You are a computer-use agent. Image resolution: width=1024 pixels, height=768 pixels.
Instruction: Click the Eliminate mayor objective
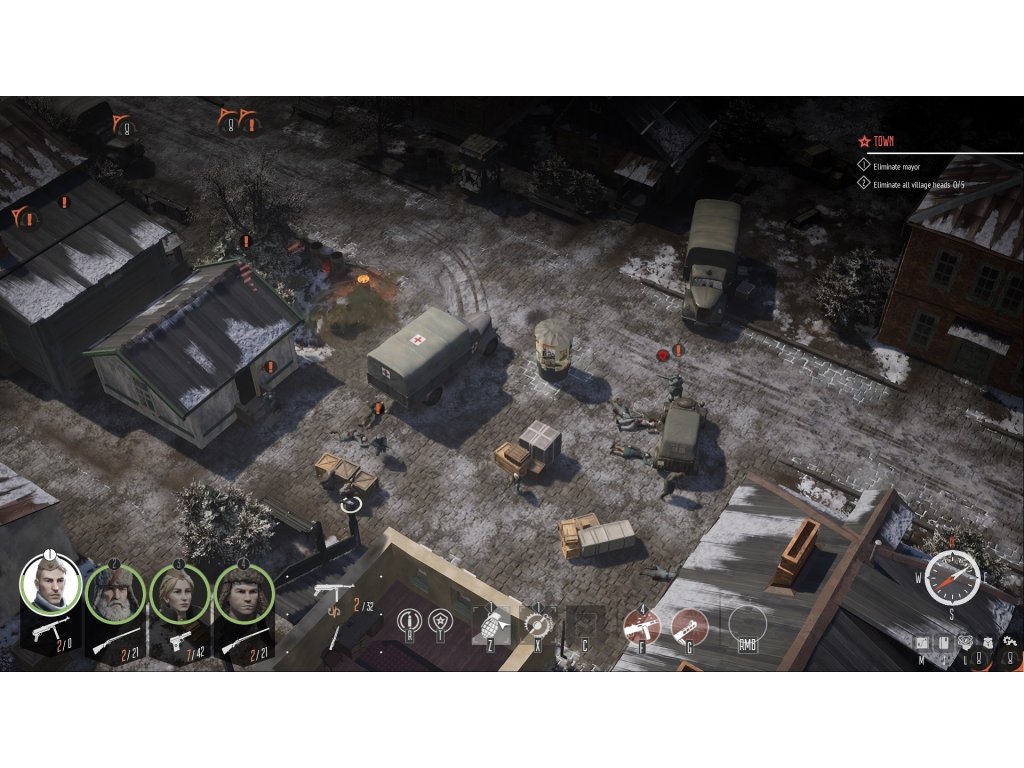(x=897, y=166)
